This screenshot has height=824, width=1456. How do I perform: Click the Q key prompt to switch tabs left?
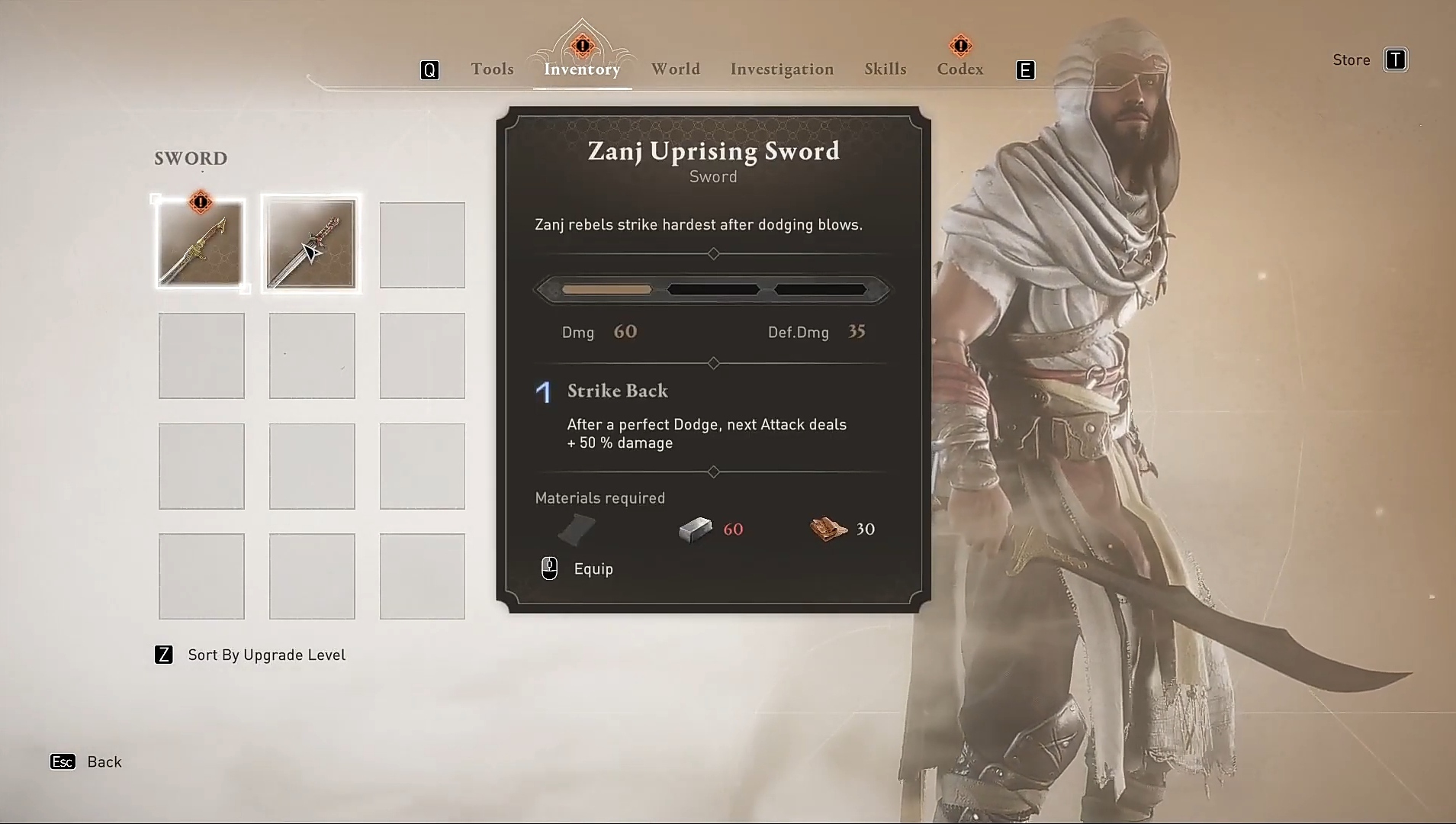[429, 69]
